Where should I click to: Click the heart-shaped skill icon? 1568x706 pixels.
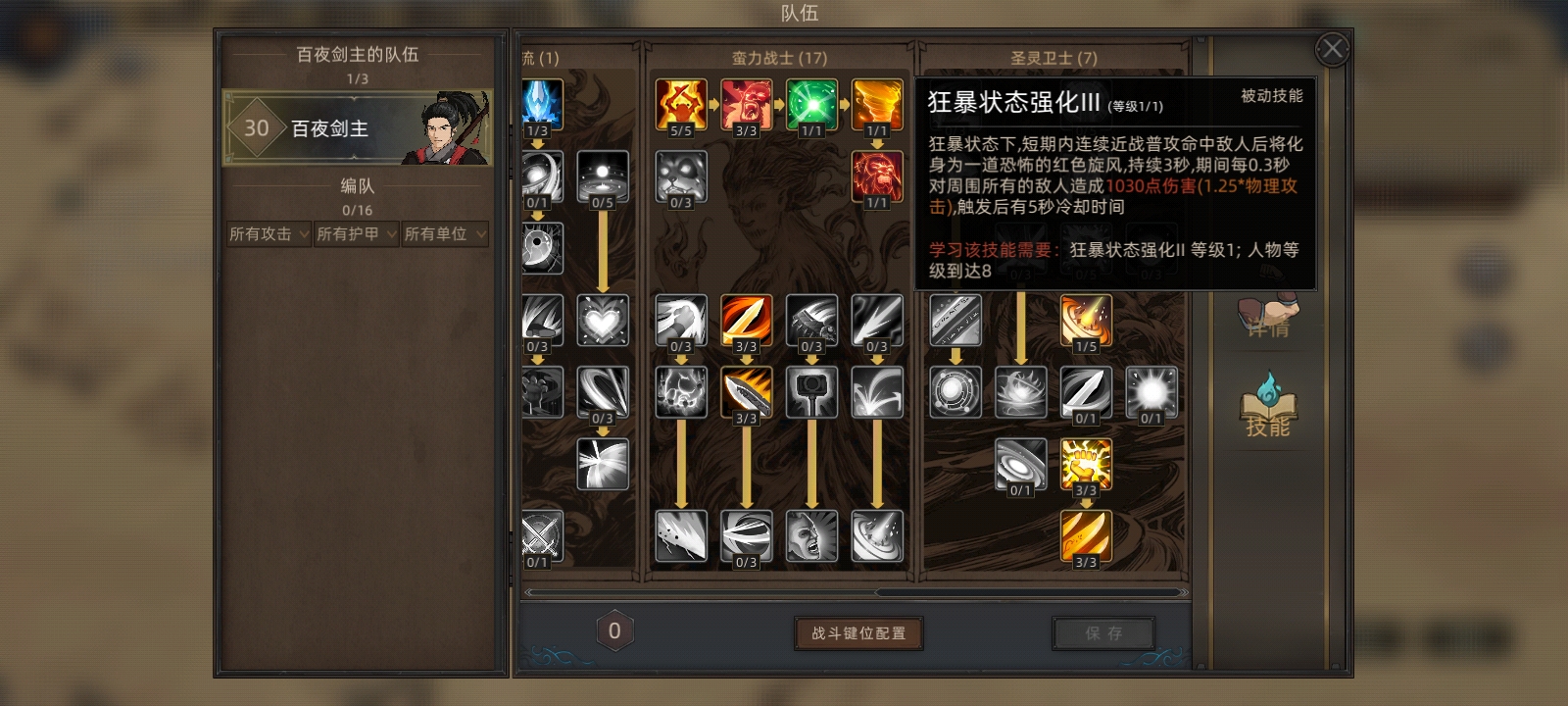click(603, 319)
